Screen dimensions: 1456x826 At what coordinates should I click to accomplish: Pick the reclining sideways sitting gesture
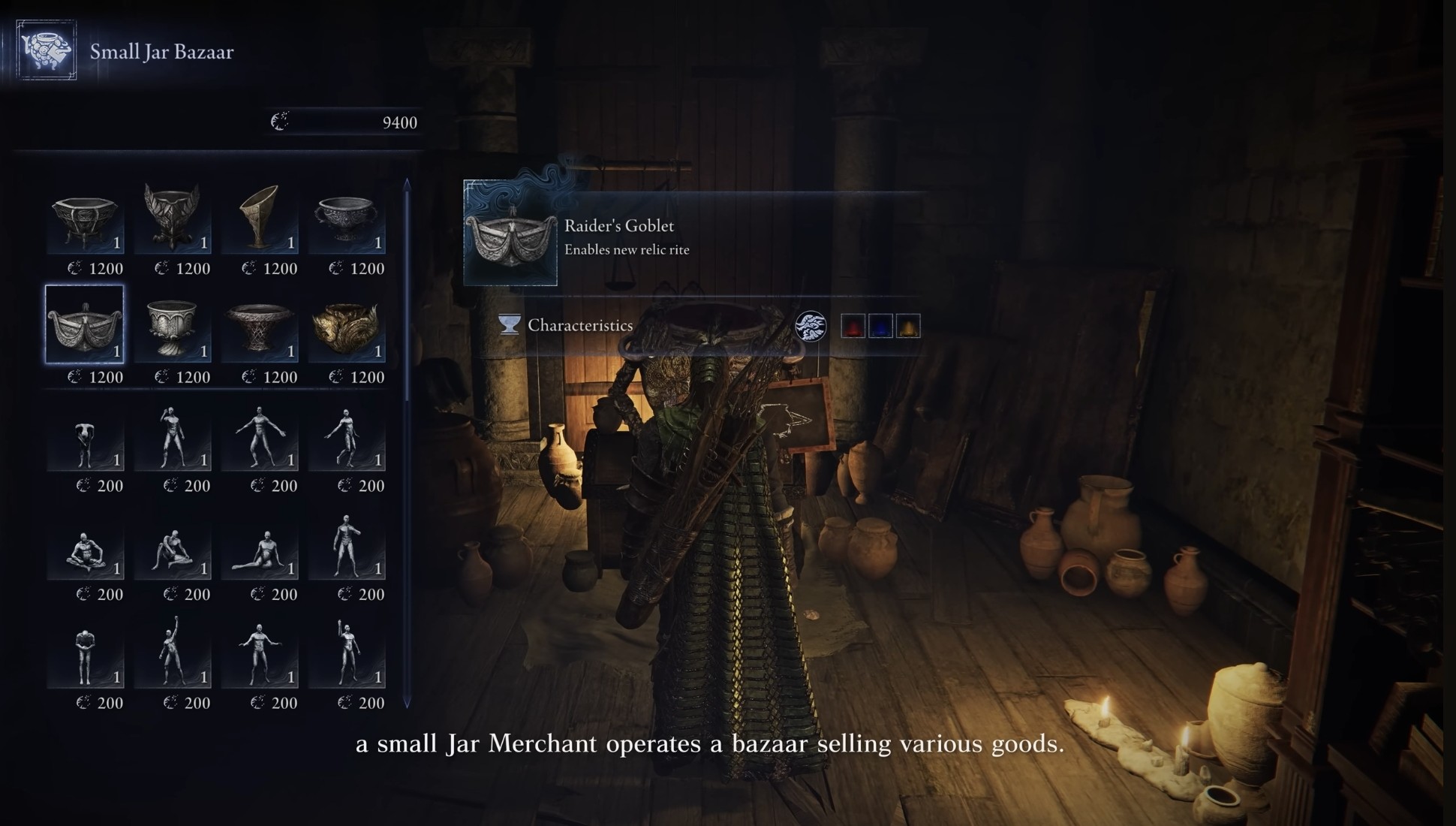point(260,551)
